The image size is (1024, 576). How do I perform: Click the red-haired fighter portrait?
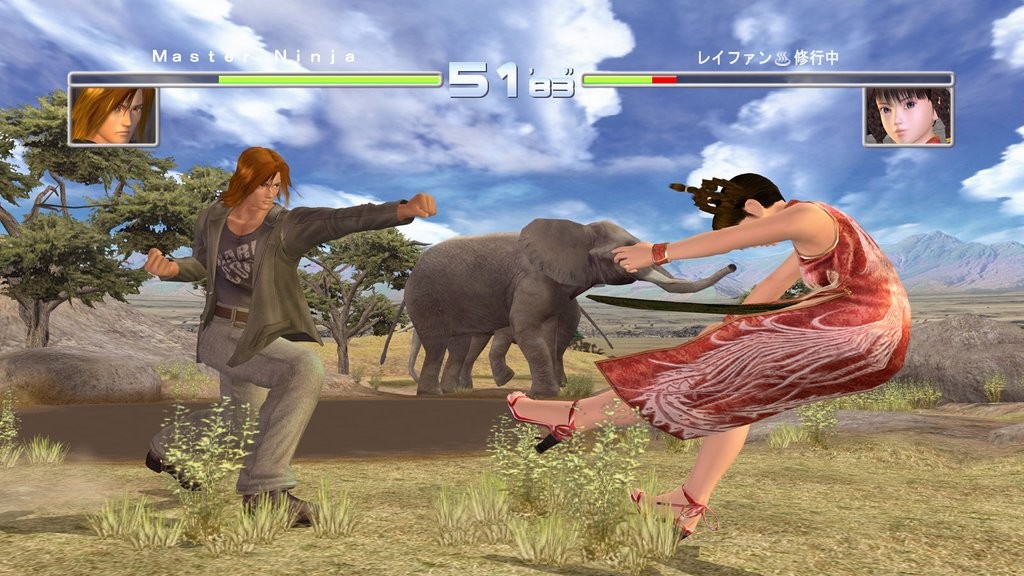point(113,116)
